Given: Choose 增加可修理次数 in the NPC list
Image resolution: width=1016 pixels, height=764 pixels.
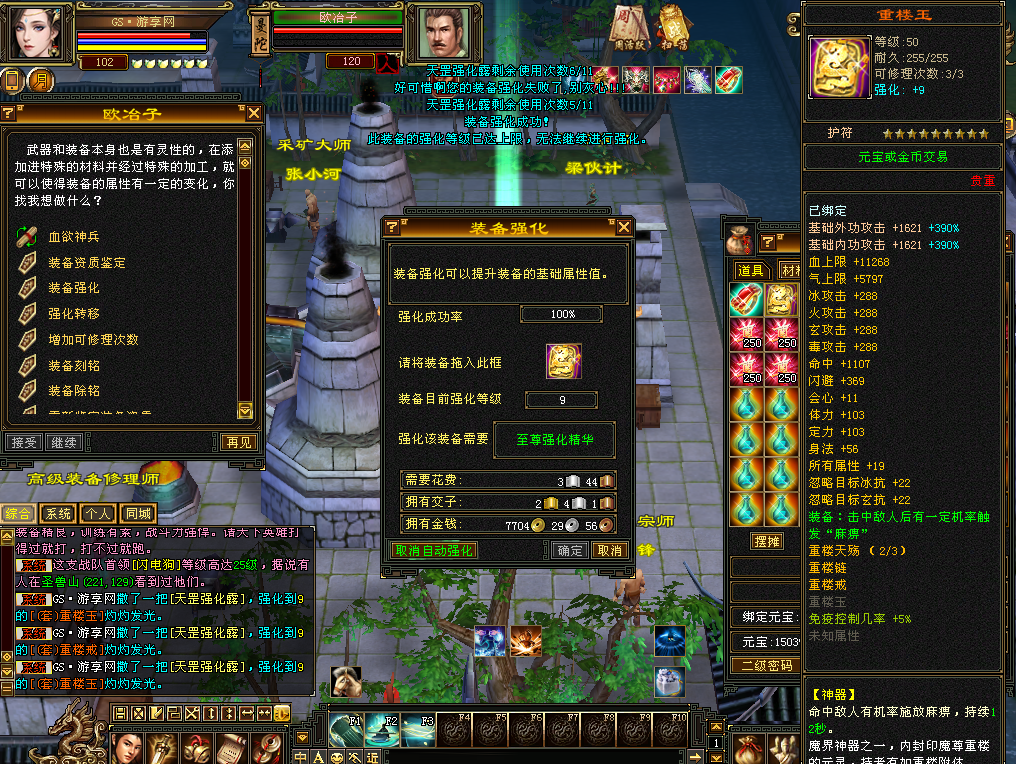Looking at the screenshot, I should tap(93, 340).
